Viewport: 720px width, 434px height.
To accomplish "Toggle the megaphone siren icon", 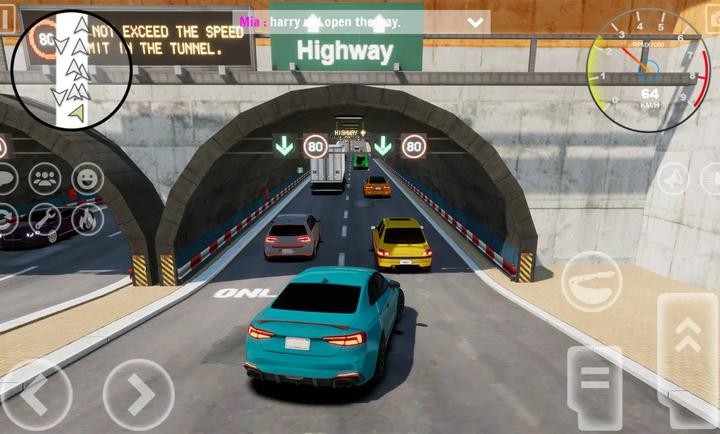I will pos(673,179).
